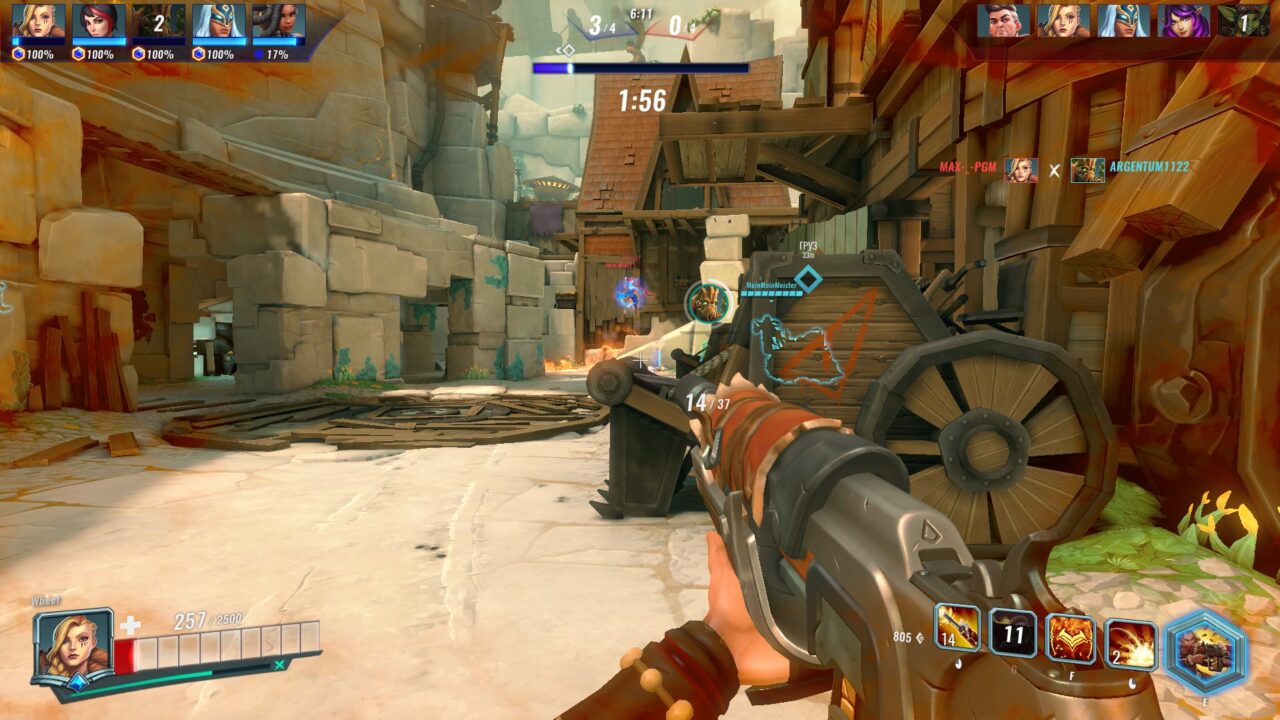Click the dead tree teammate portrait showing 2
Viewport: 1280px width, 720px height.
pos(159,21)
